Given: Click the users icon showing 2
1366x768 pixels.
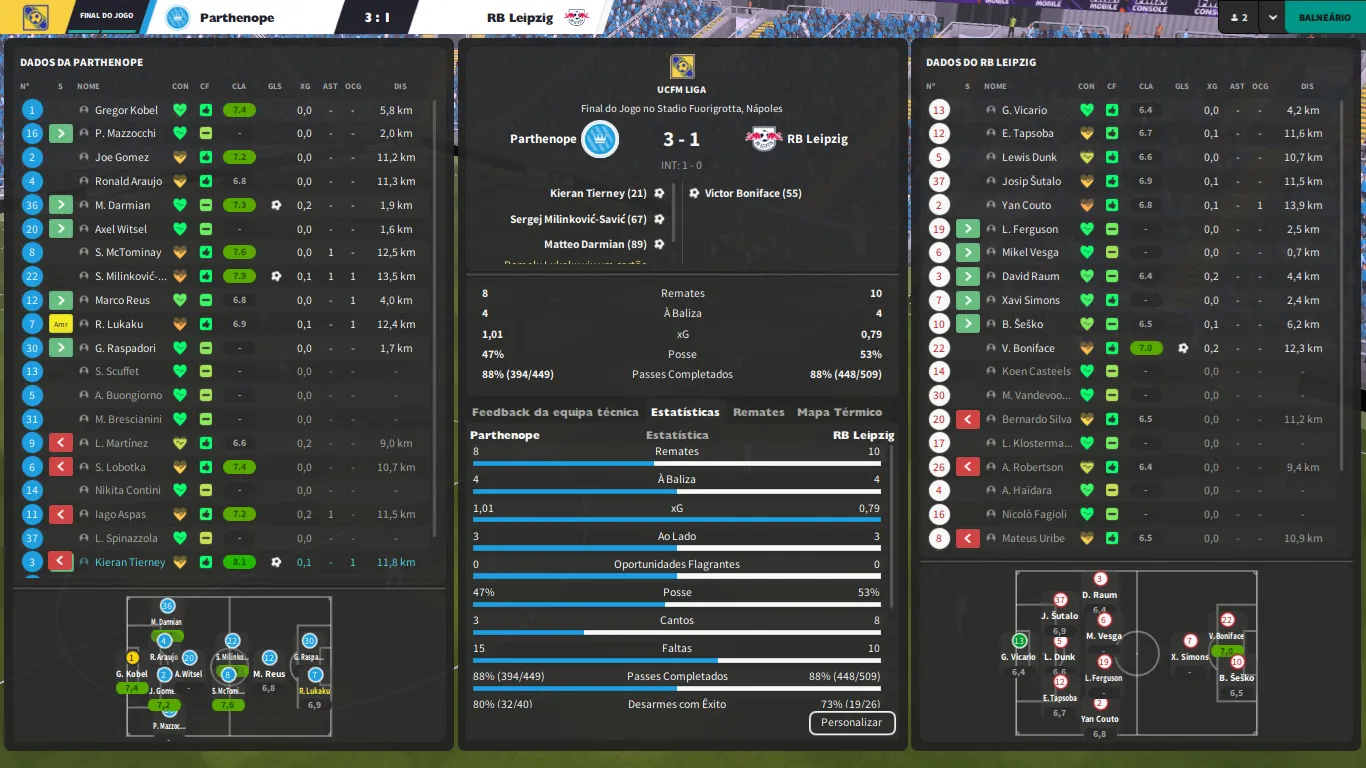Looking at the screenshot, I should point(1238,17).
